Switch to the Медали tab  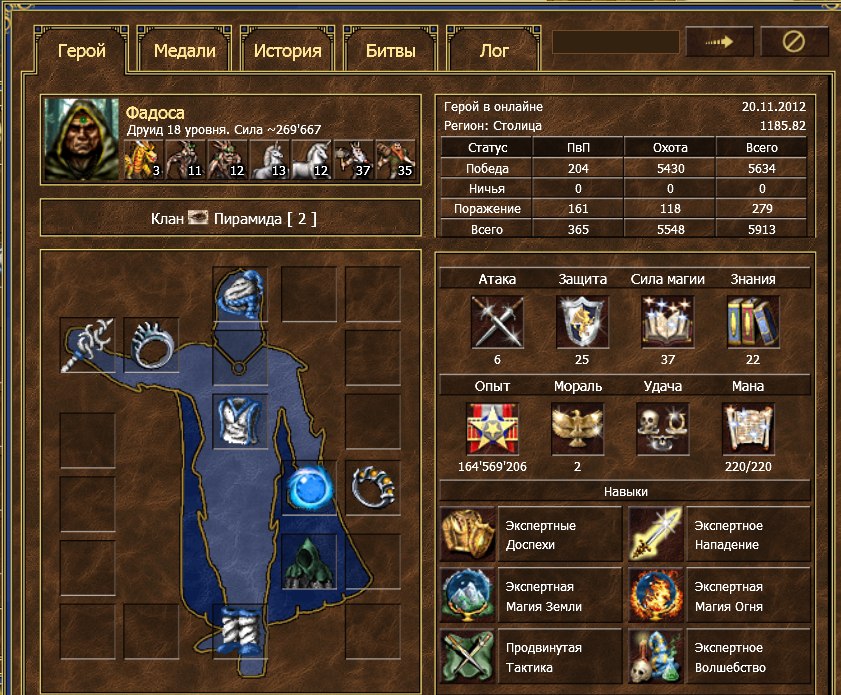pos(185,51)
